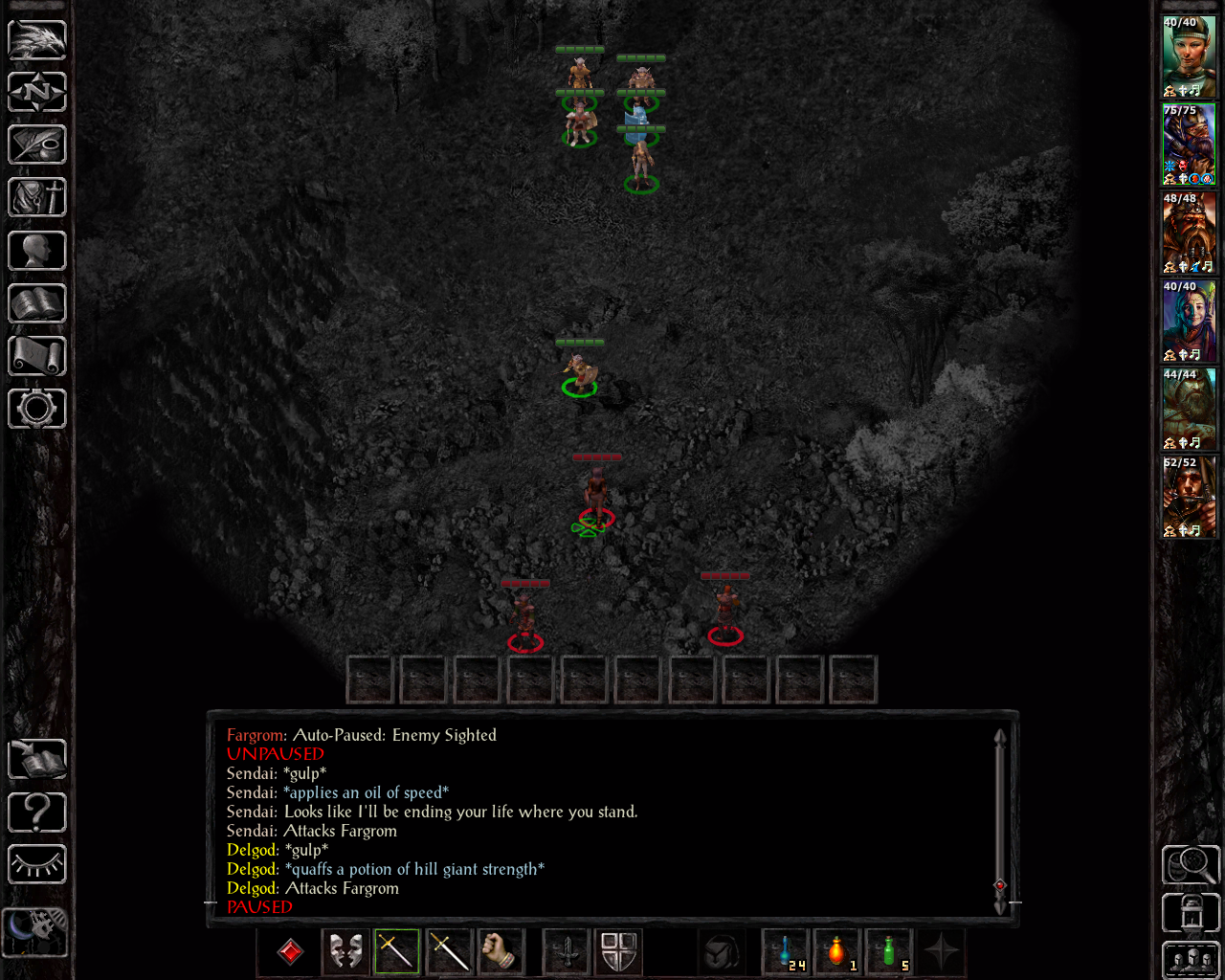Open the formation shield button
The height and width of the screenshot is (980, 1225).
[x=618, y=952]
